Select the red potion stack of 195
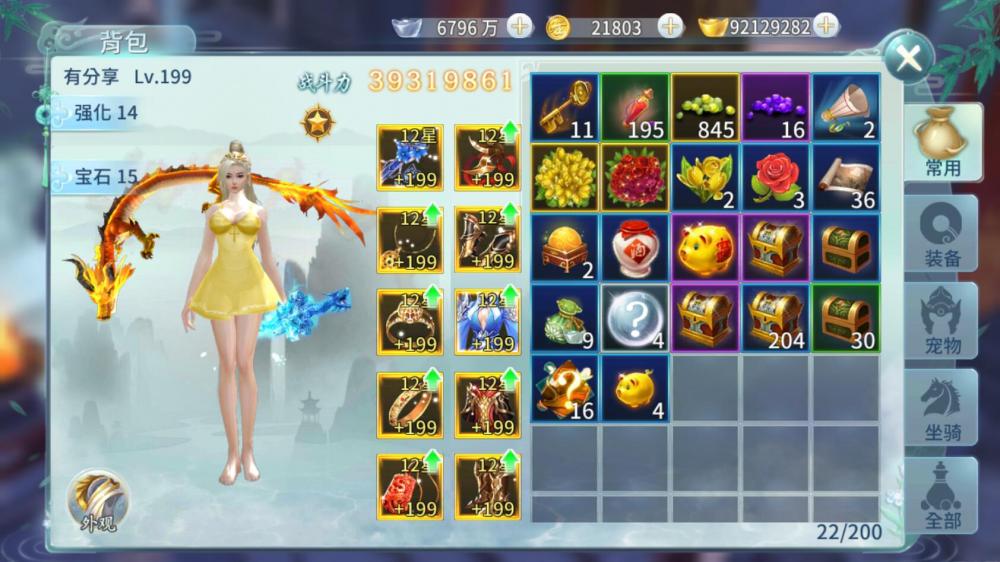The width and height of the screenshot is (1000, 562). point(635,107)
